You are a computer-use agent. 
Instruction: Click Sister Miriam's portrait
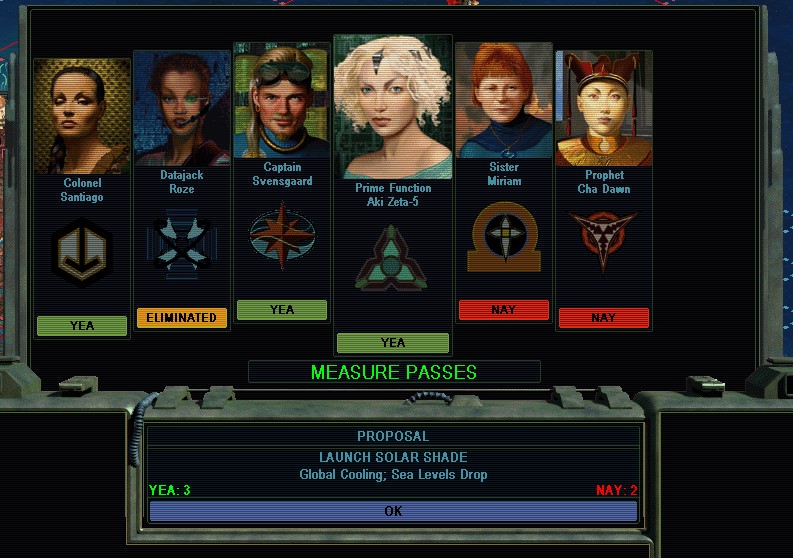503,101
